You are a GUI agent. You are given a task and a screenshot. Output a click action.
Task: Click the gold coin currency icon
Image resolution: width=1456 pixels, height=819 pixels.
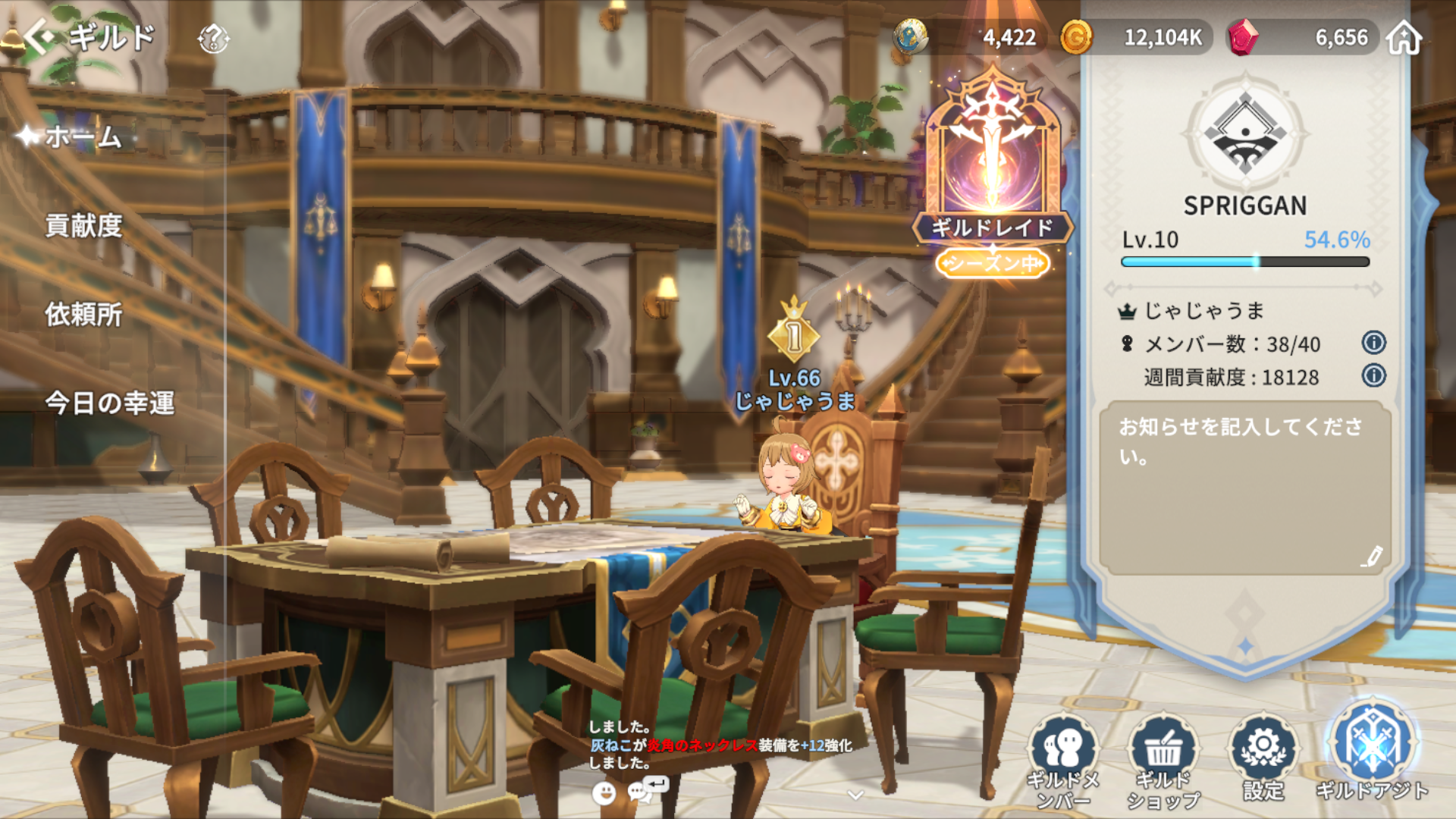tap(1075, 37)
